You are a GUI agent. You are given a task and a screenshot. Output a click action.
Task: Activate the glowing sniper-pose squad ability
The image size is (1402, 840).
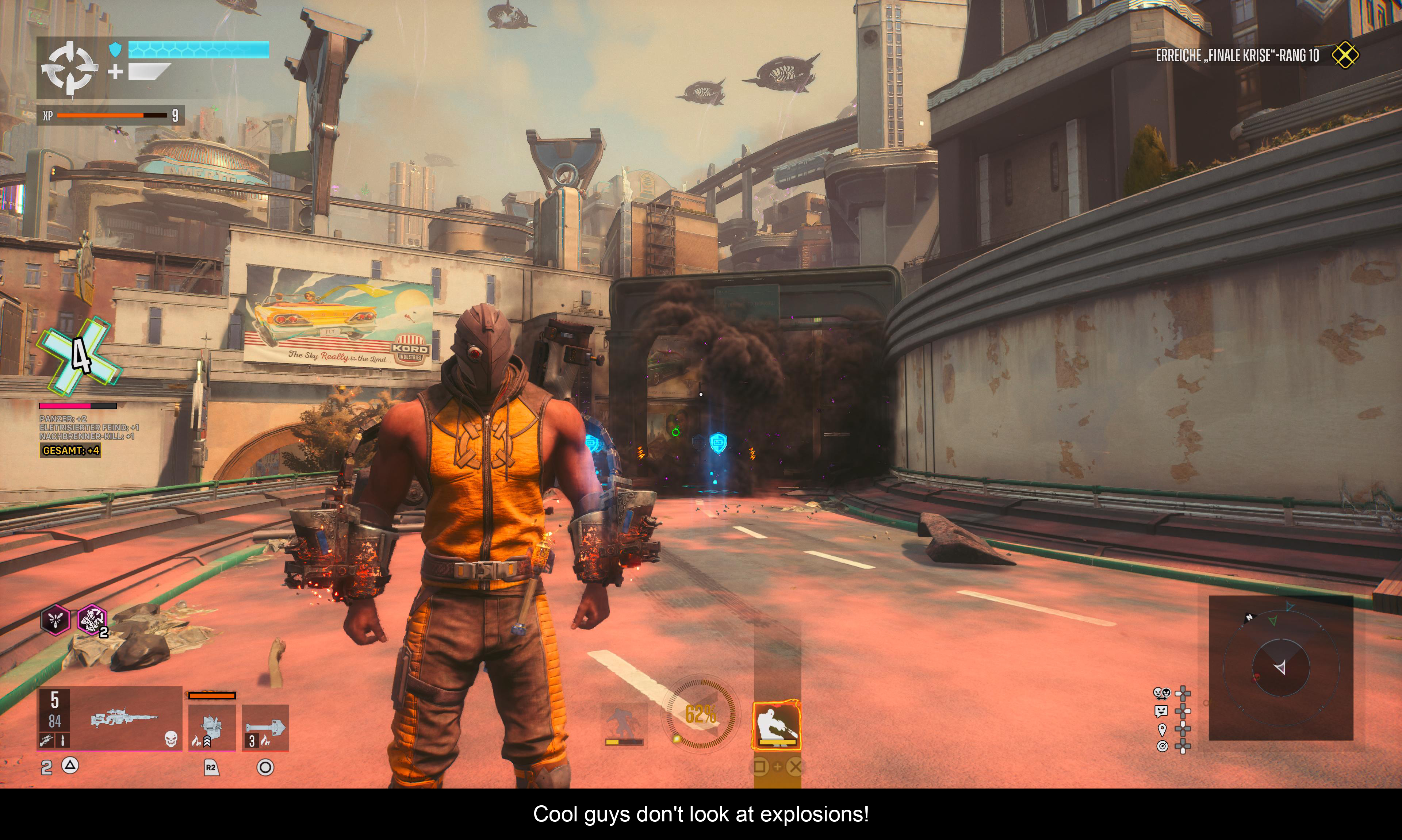776,725
